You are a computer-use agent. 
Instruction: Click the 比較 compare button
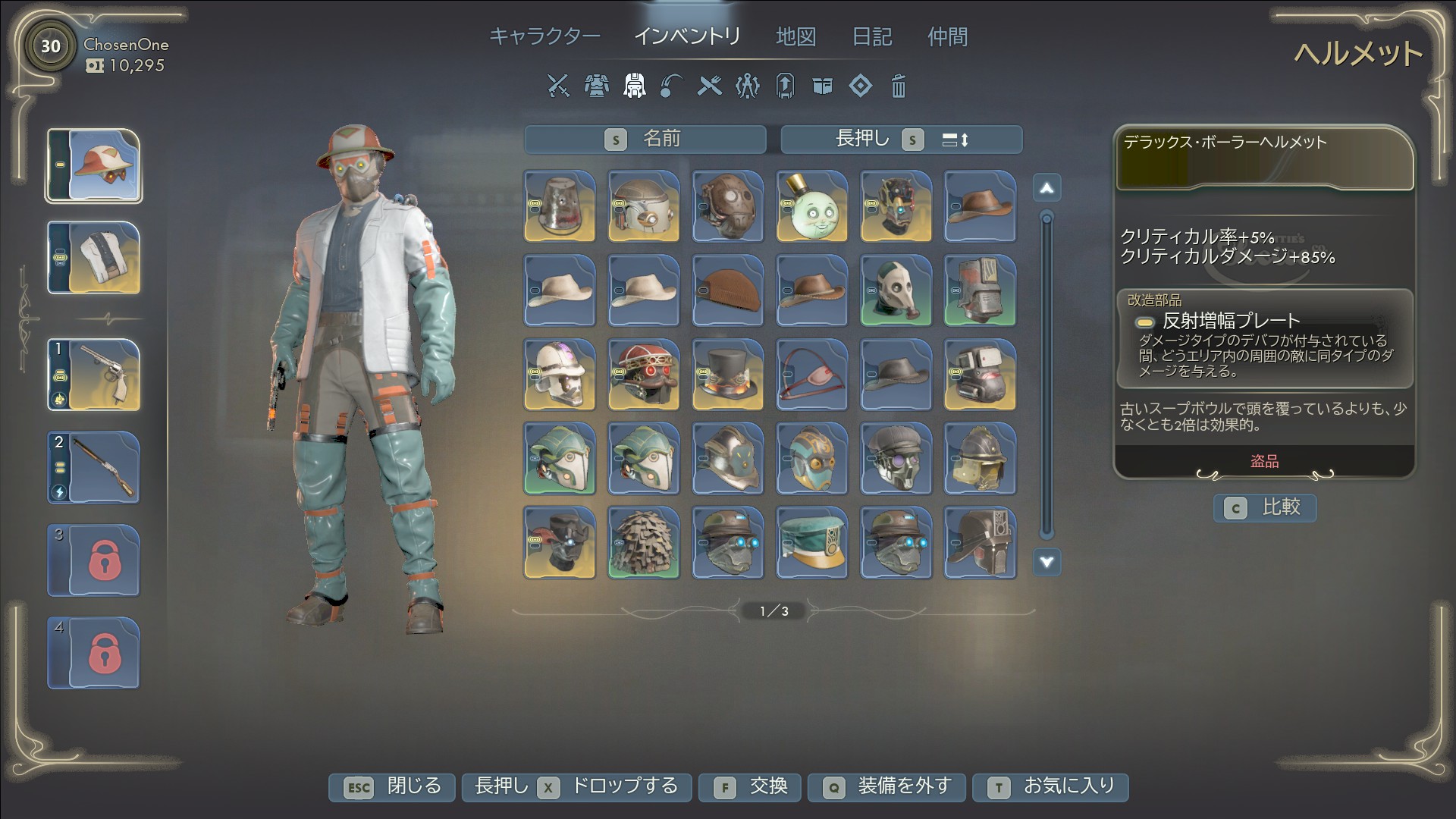(1265, 507)
